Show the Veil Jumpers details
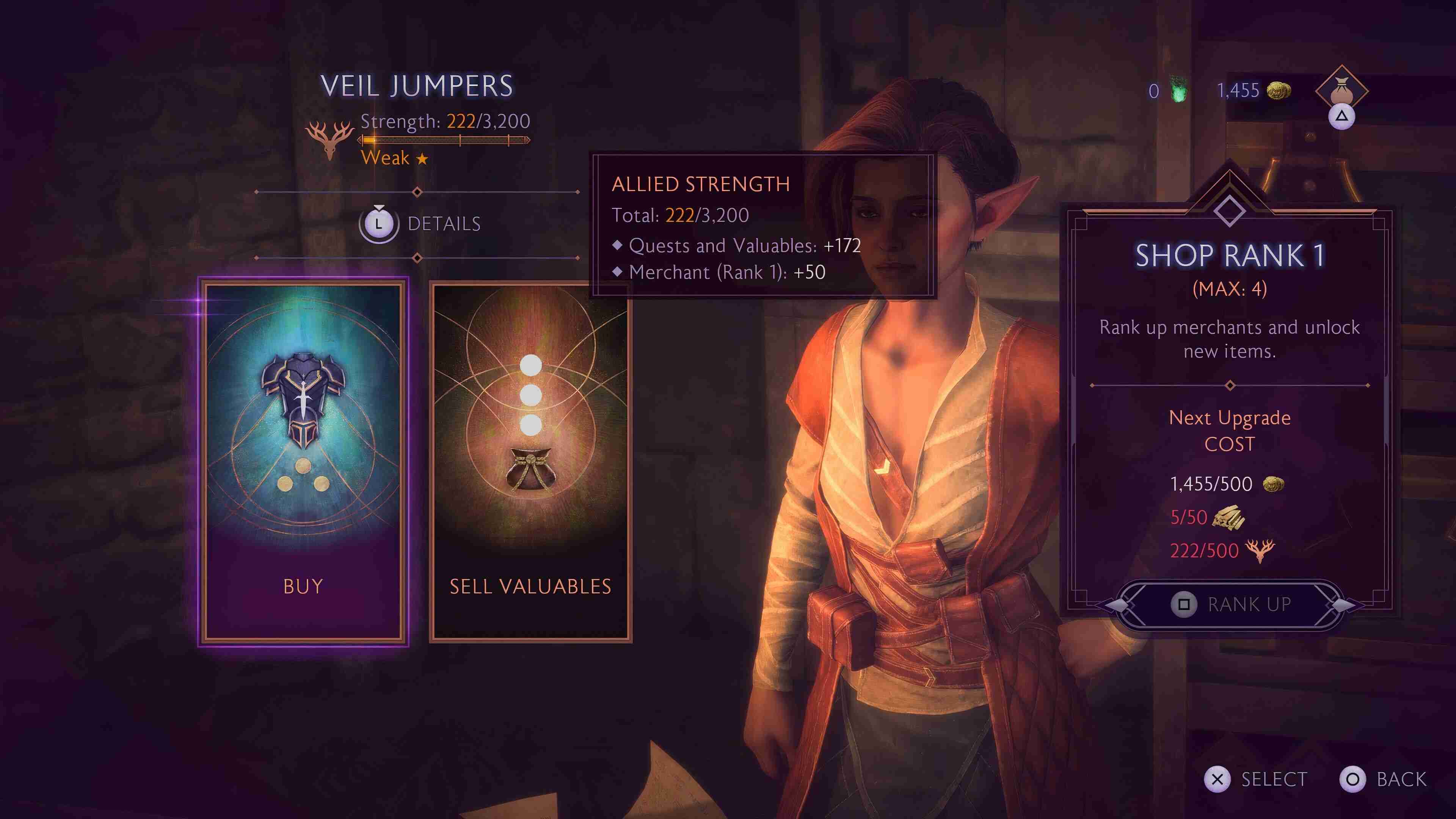This screenshot has height=819, width=1456. click(x=420, y=224)
